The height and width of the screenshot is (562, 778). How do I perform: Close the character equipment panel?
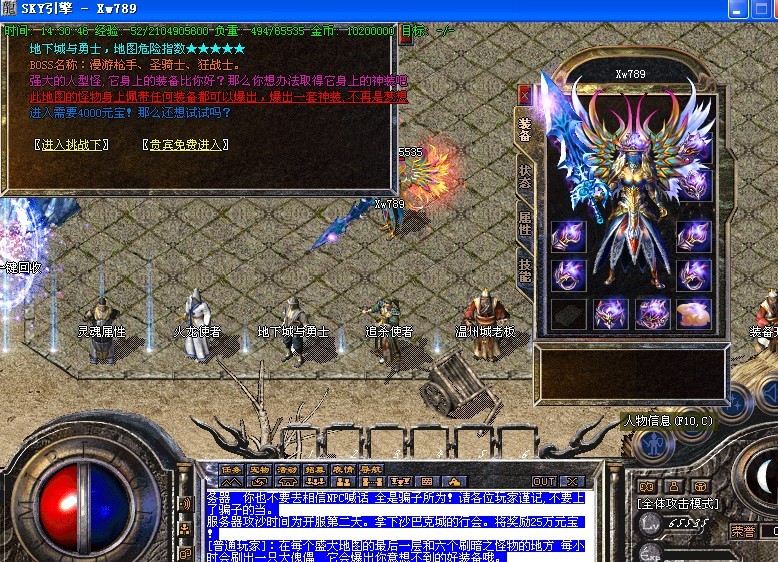(x=524, y=94)
